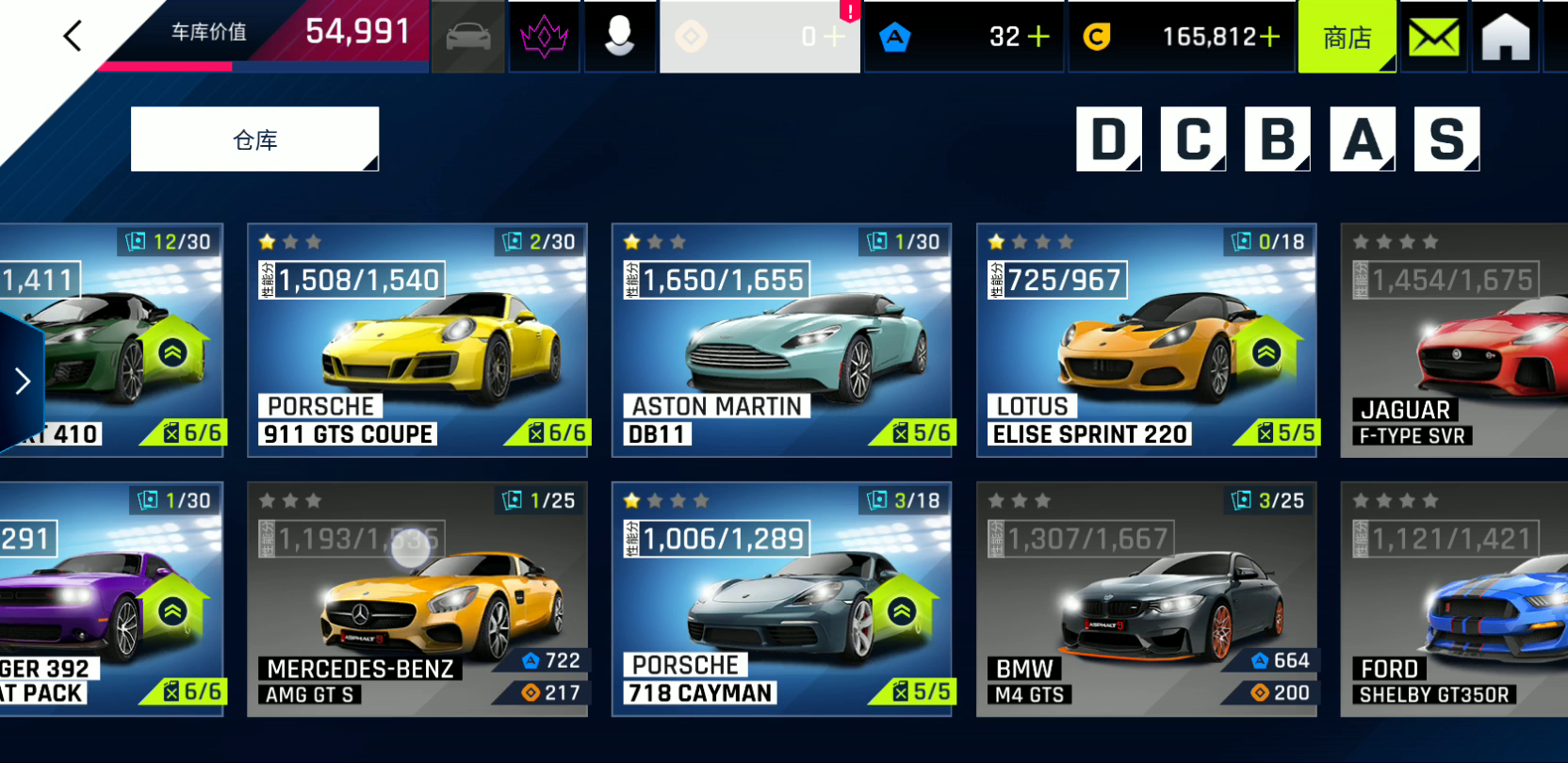Choose the Porsche 718 Cayman card
Screen dimensions: 1568x763
[x=781, y=599]
